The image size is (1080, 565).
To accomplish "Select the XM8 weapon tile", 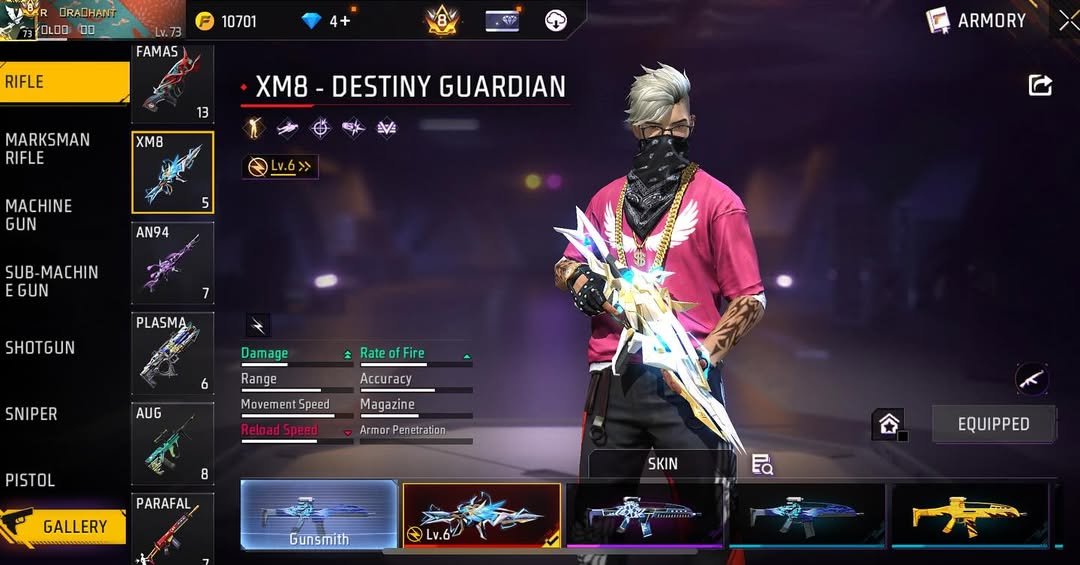I will pyautogui.click(x=172, y=172).
